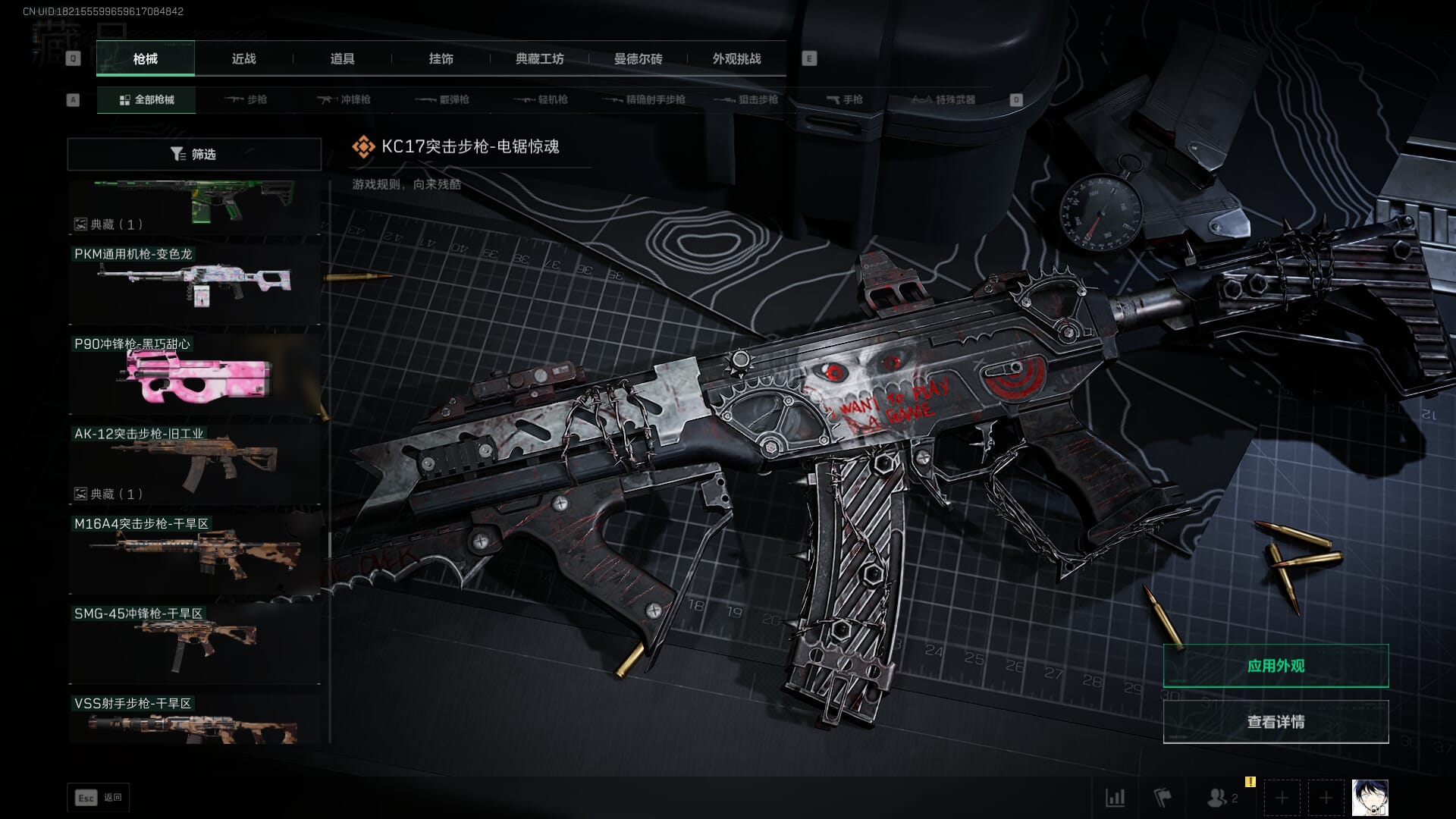The width and height of the screenshot is (1456, 819).
Task: Apply the skin with 应用外观
Action: point(1276,666)
